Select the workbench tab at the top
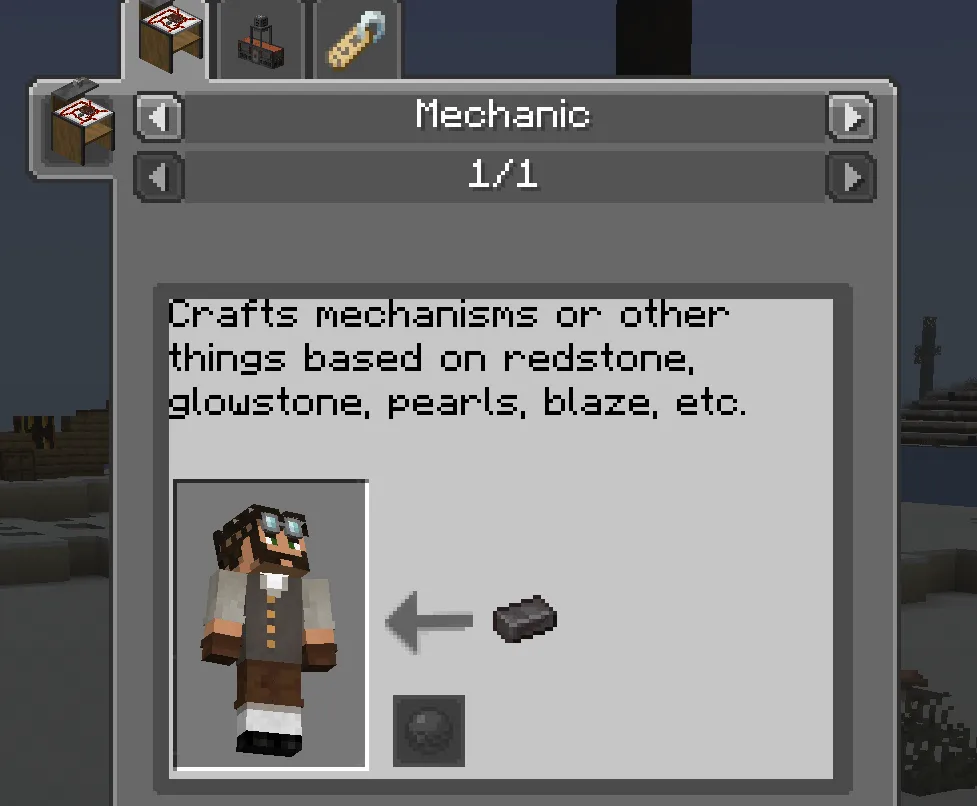Screen dimensions: 977x806 point(166,40)
